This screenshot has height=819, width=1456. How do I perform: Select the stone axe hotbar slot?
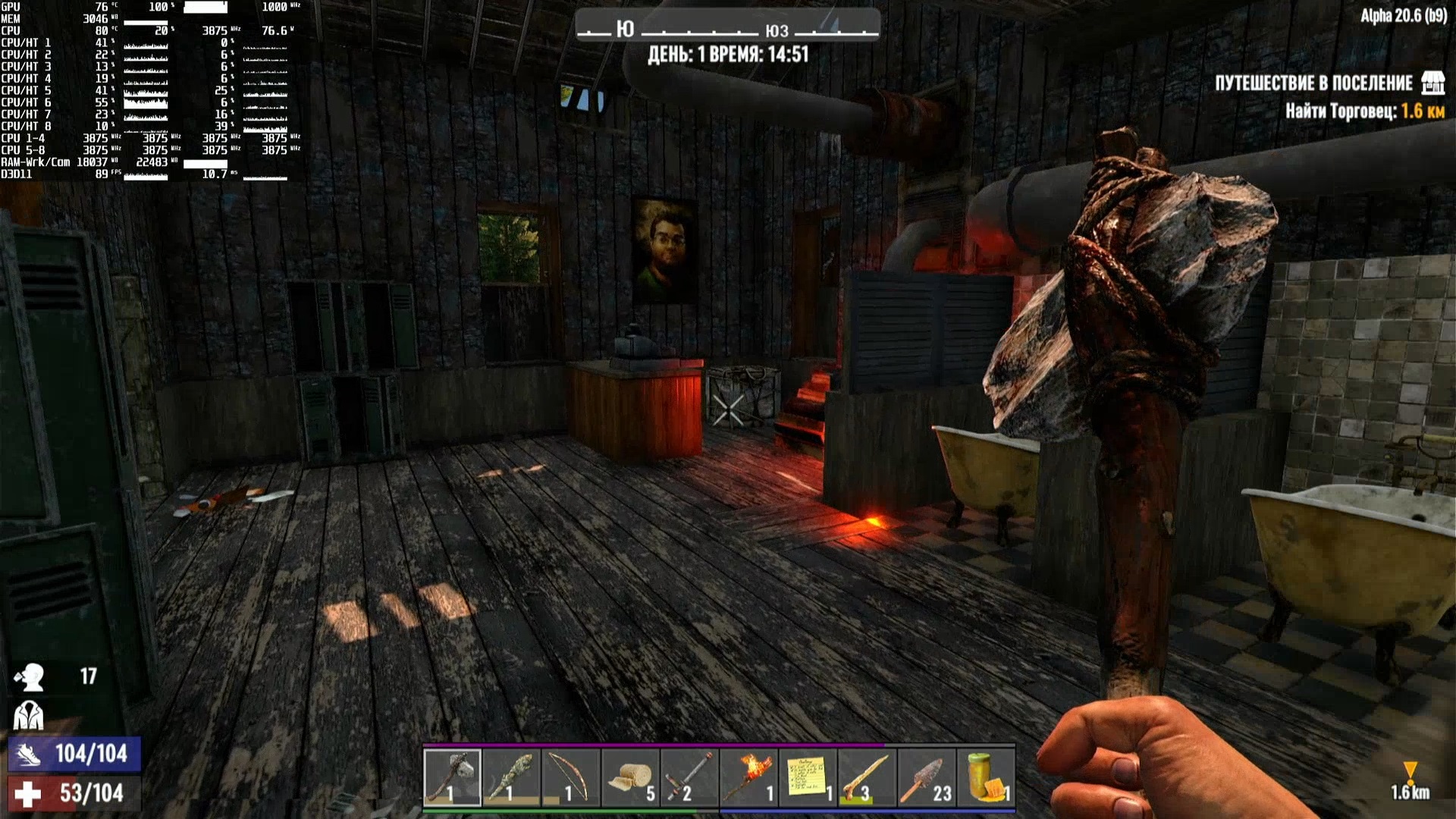(452, 777)
